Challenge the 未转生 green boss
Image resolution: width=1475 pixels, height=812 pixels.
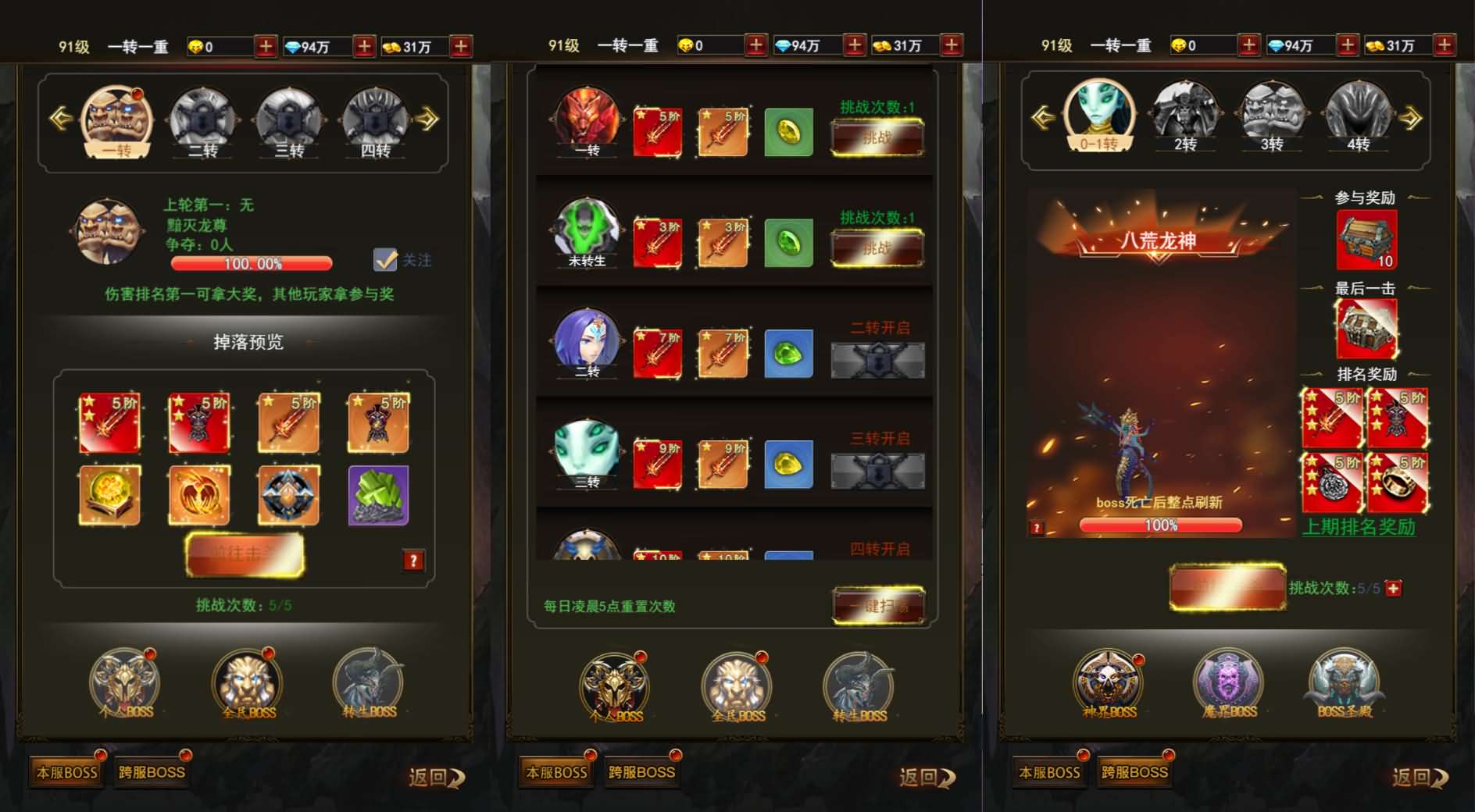coord(877,249)
